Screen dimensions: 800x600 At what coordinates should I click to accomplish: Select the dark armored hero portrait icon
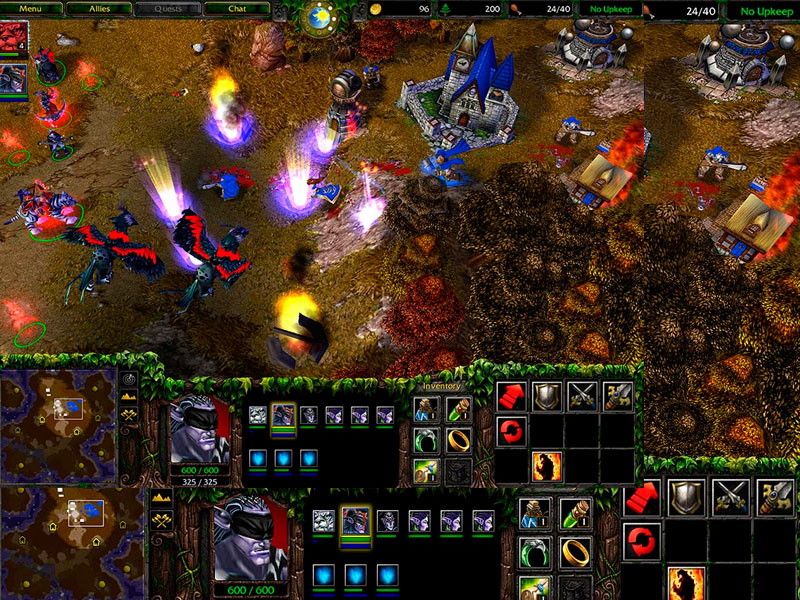tap(13, 79)
